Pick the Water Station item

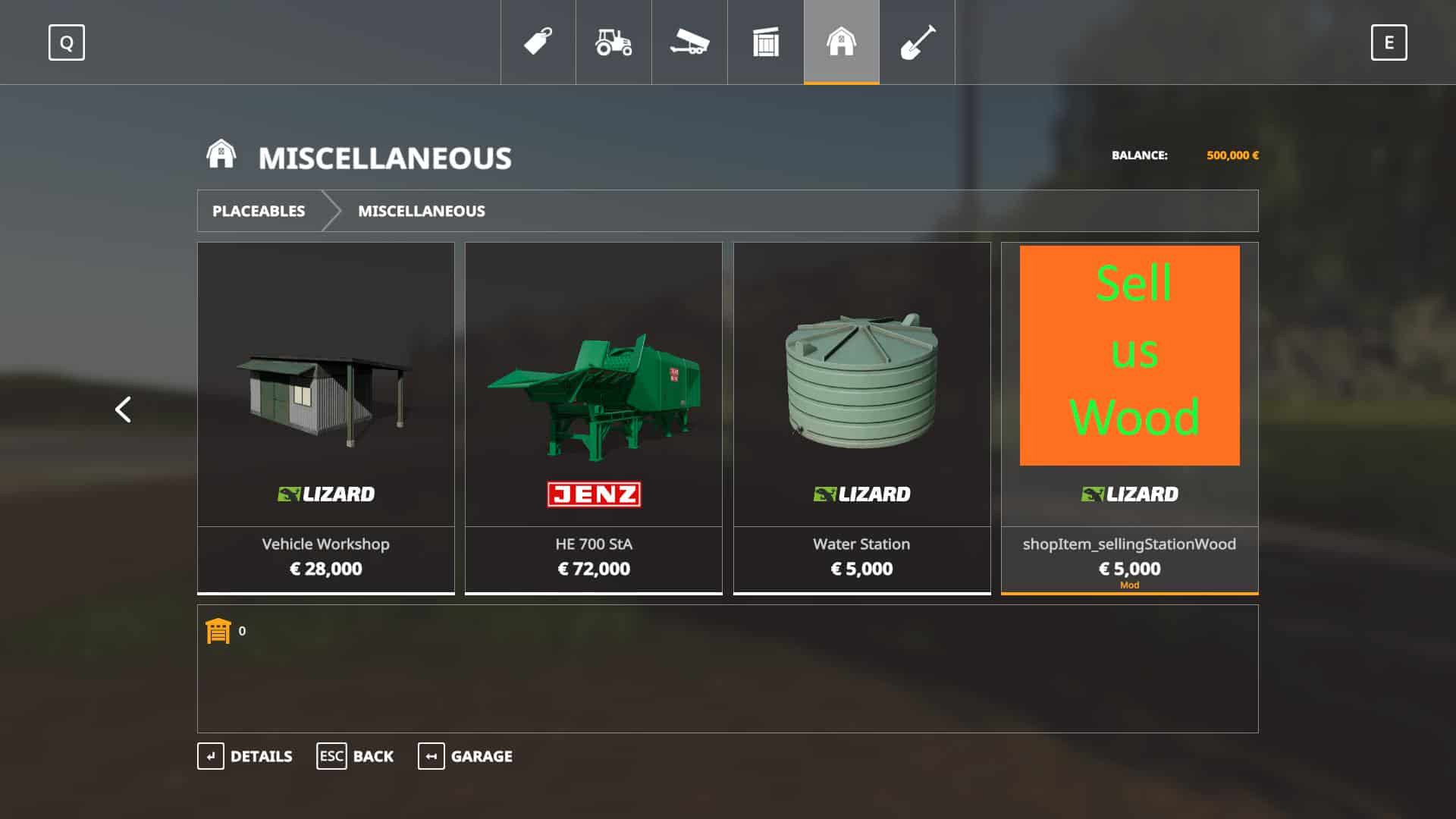pyautogui.click(x=862, y=417)
